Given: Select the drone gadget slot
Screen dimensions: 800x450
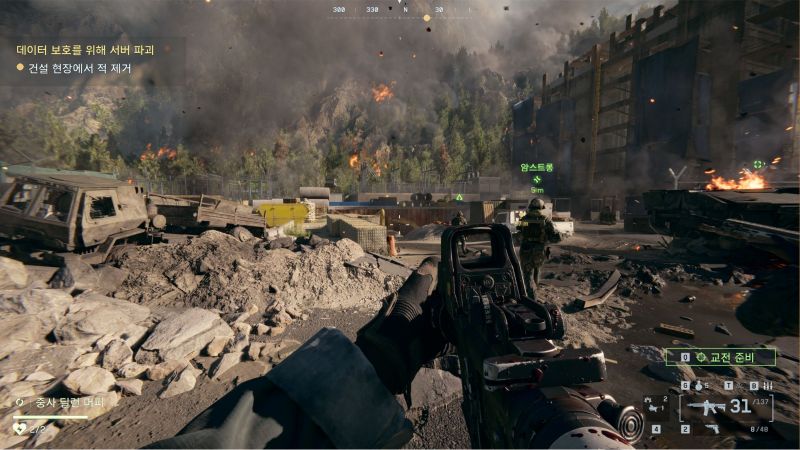Looking at the screenshot, I should 656,407.
